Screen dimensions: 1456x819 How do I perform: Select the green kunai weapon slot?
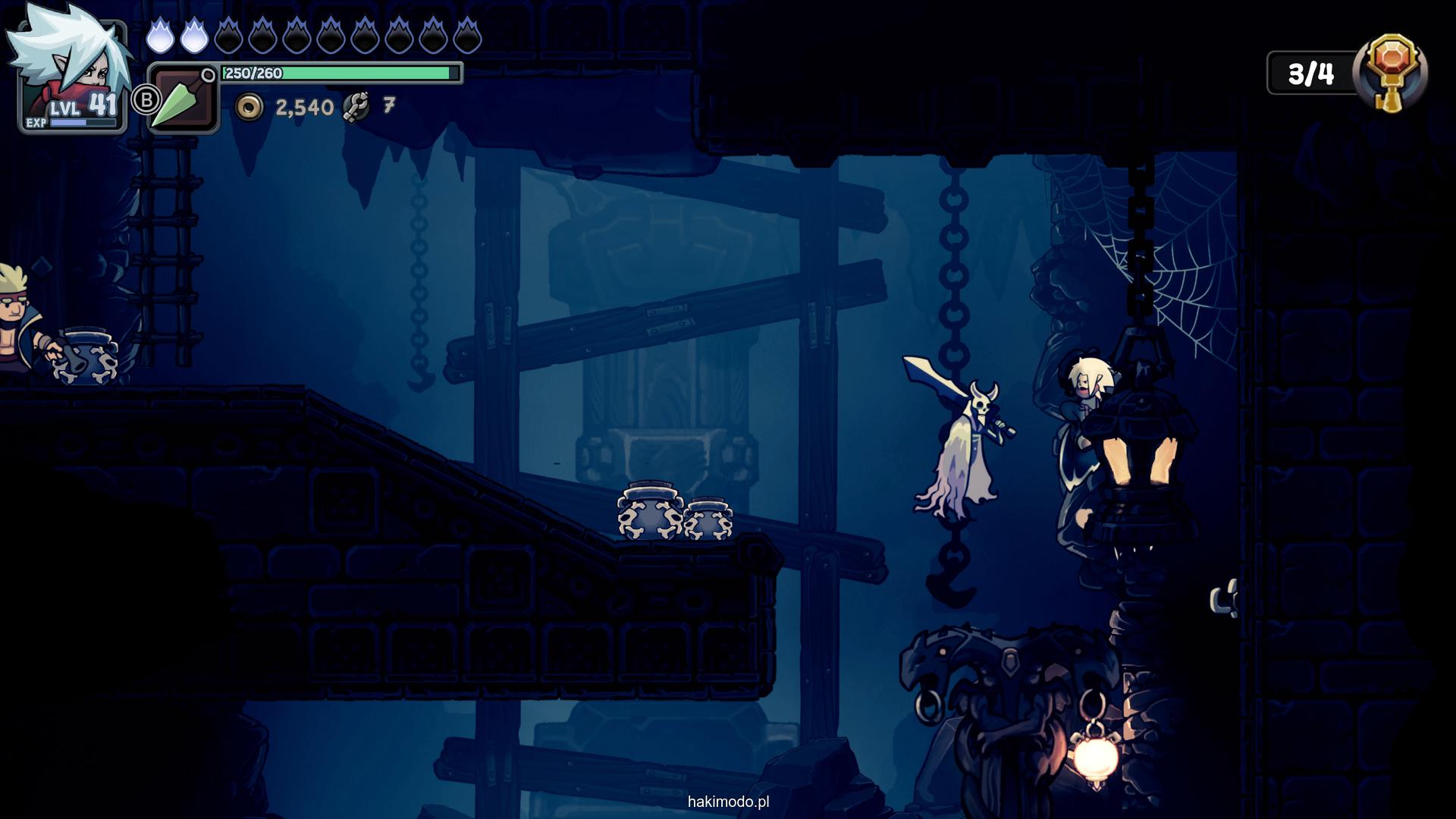pyautogui.click(x=183, y=99)
